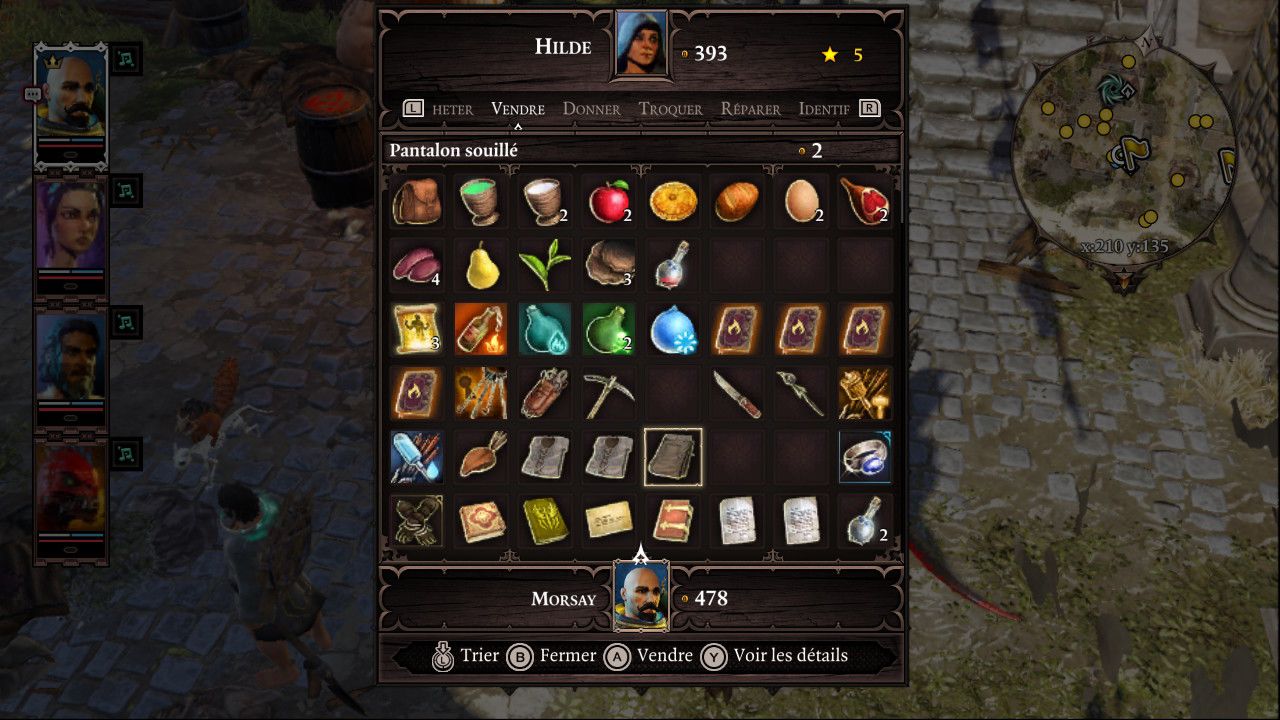Choose the dagger item slot
The height and width of the screenshot is (720, 1280).
pyautogui.click(x=737, y=394)
